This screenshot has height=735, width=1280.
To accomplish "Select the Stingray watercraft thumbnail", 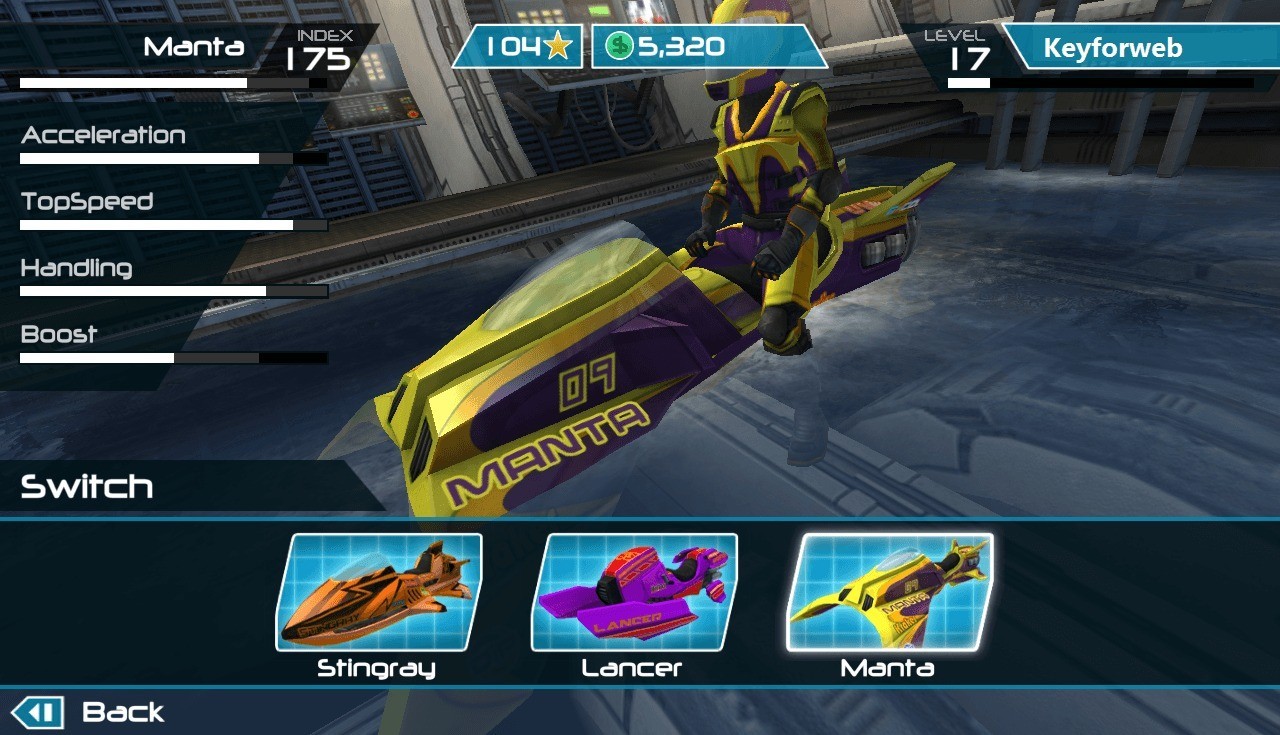I will 378,592.
